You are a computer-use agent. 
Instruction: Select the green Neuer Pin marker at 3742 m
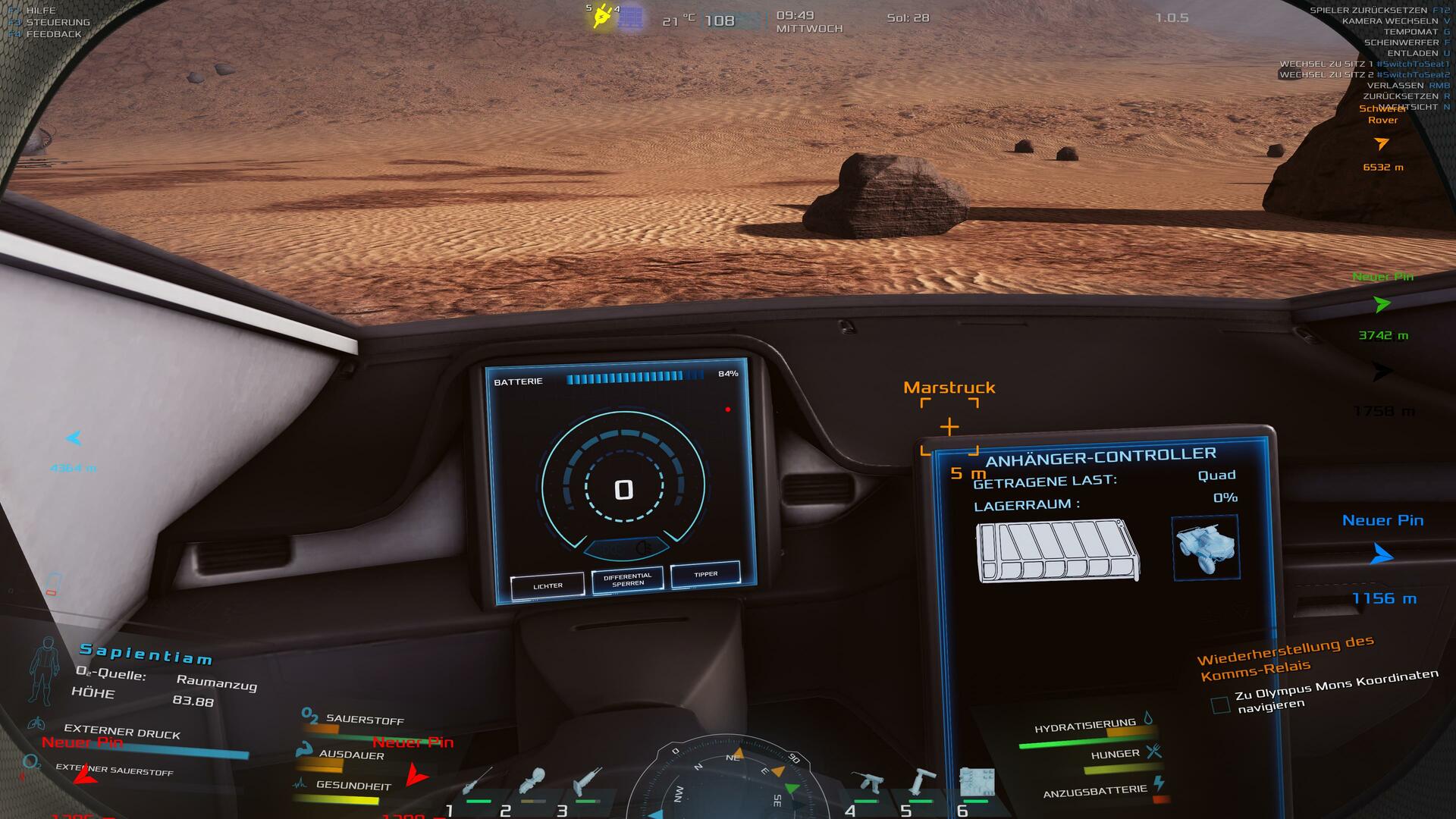(1382, 305)
